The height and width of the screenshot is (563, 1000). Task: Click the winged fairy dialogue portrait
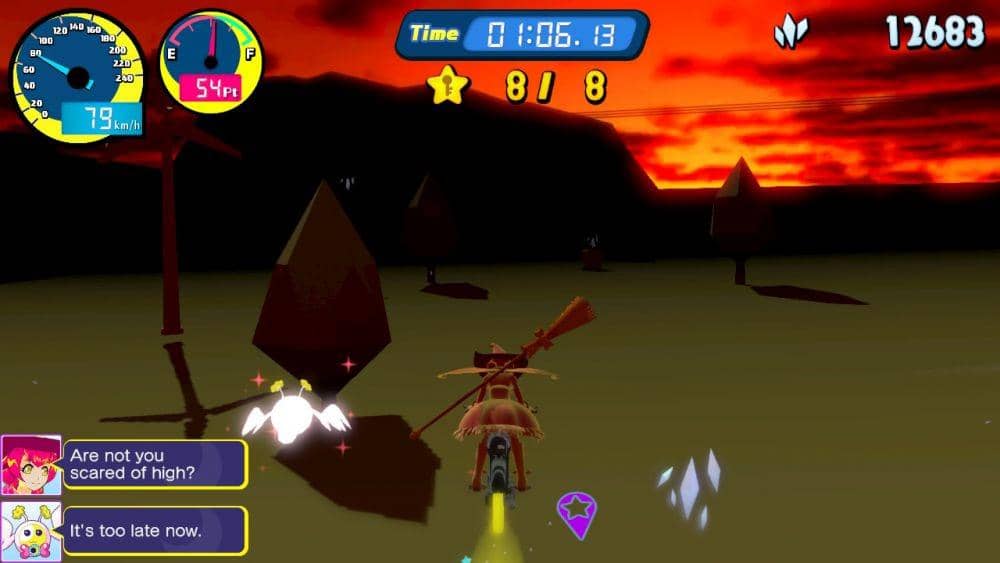[x=31, y=531]
